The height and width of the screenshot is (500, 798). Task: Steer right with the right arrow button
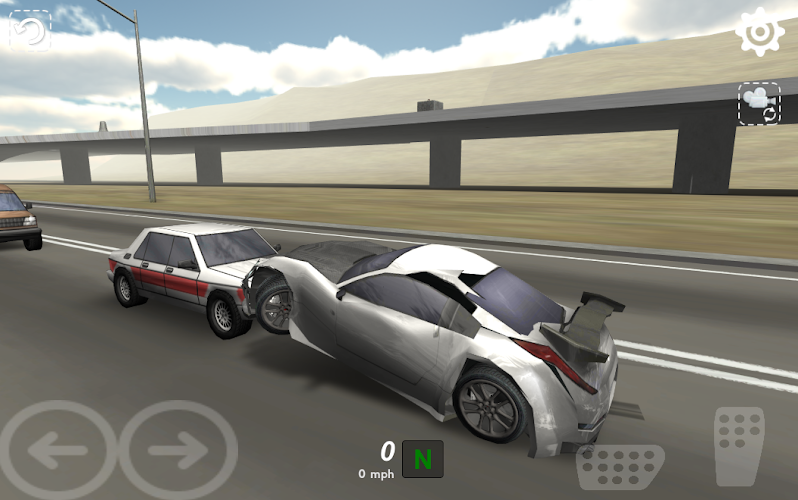tap(178, 451)
